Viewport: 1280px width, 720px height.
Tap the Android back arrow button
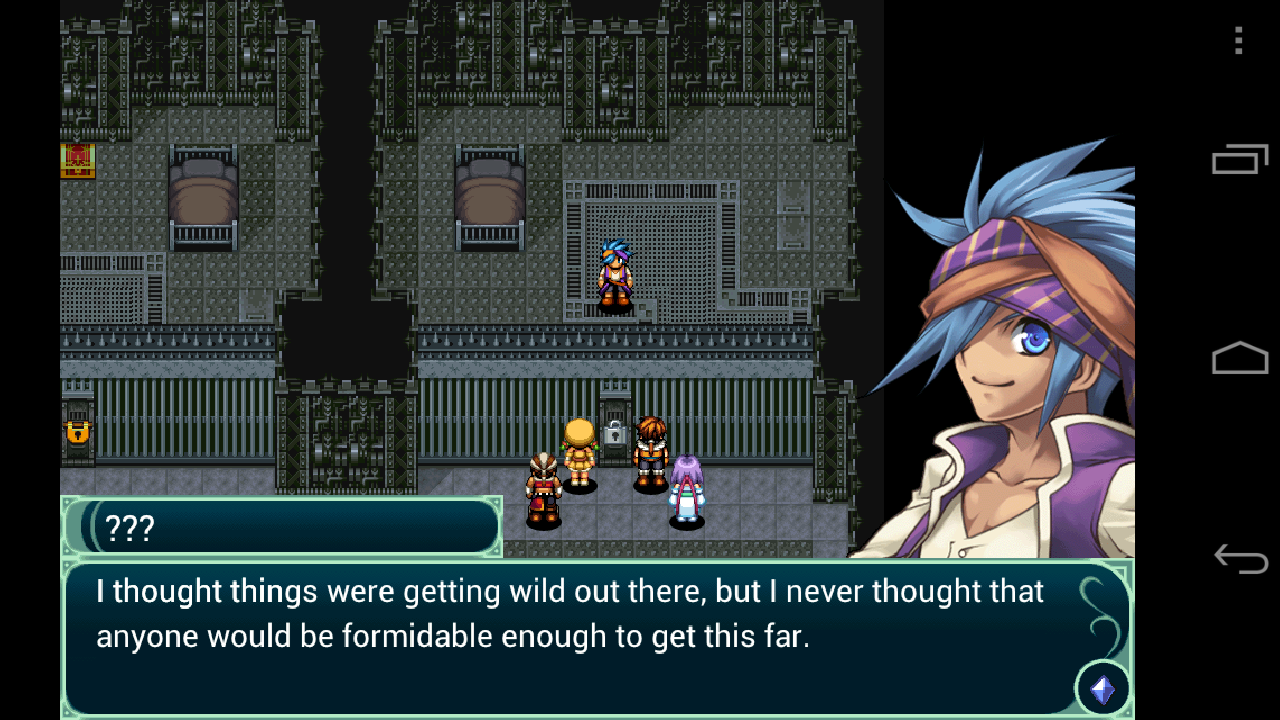(1240, 558)
